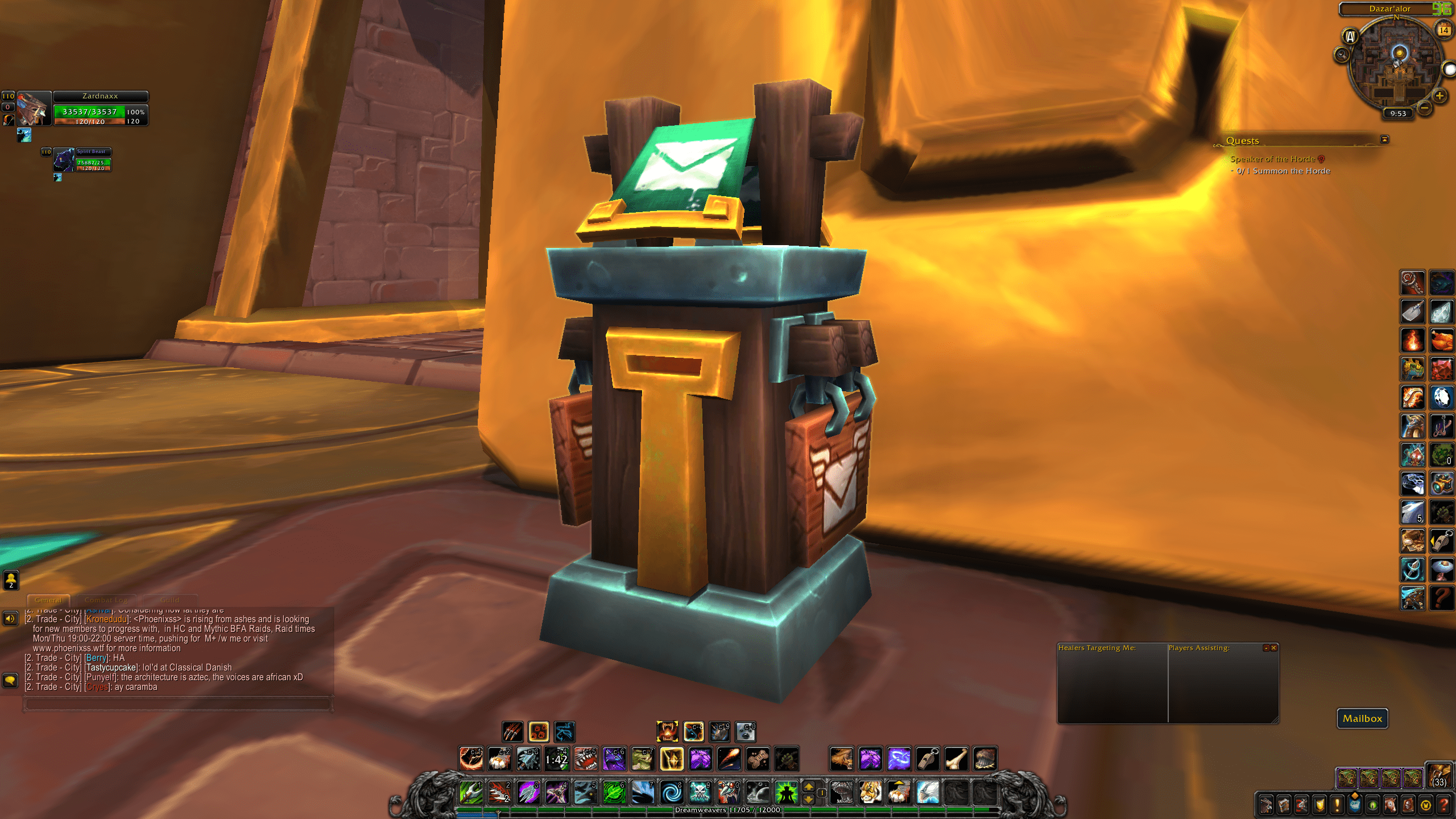This screenshot has height=819, width=1456.
Task: Click the roast chicken feast icon on the right bar
Action: [x=1441, y=341]
